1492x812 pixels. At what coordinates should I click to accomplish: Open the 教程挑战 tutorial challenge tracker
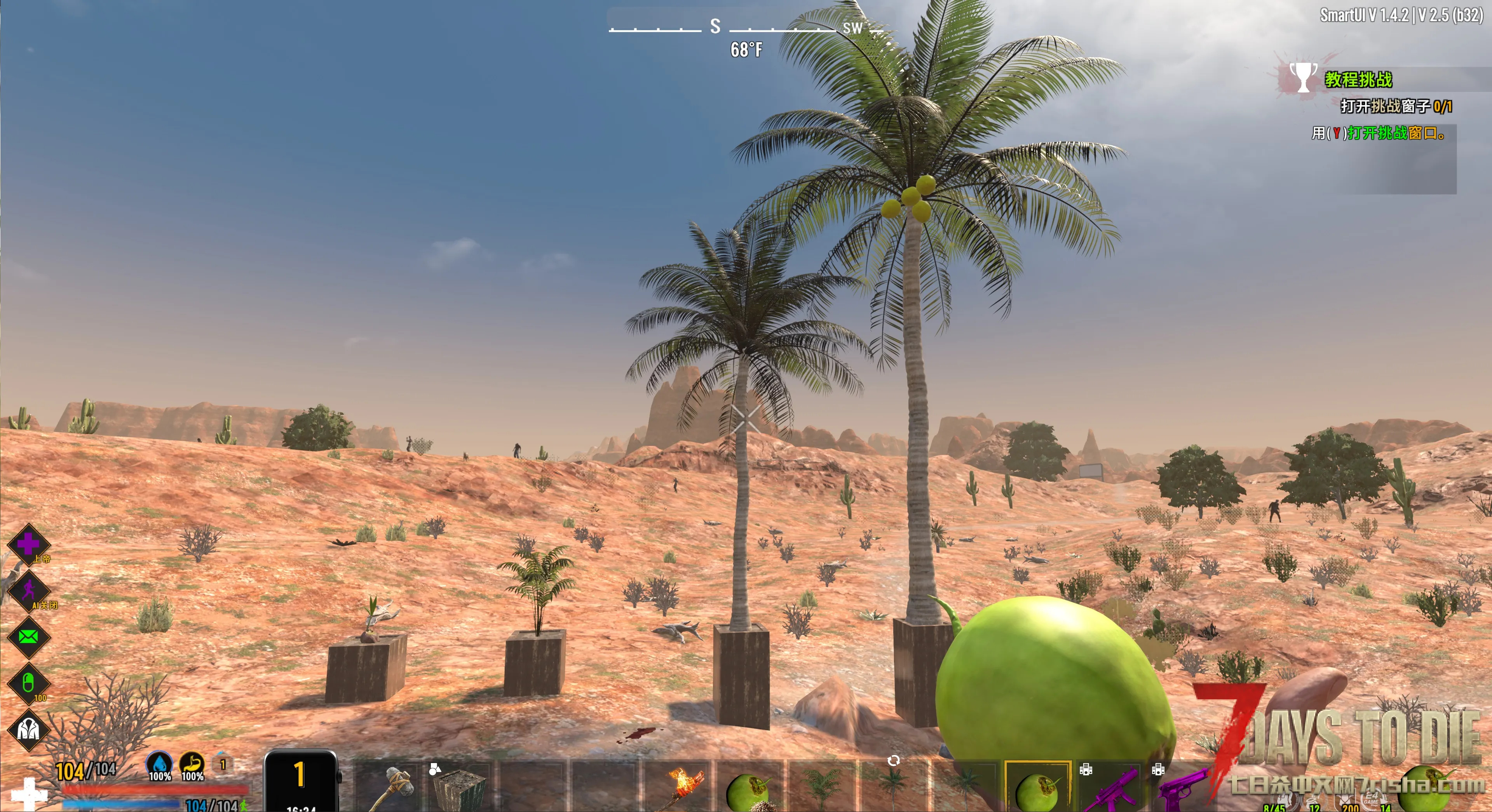1358,79
